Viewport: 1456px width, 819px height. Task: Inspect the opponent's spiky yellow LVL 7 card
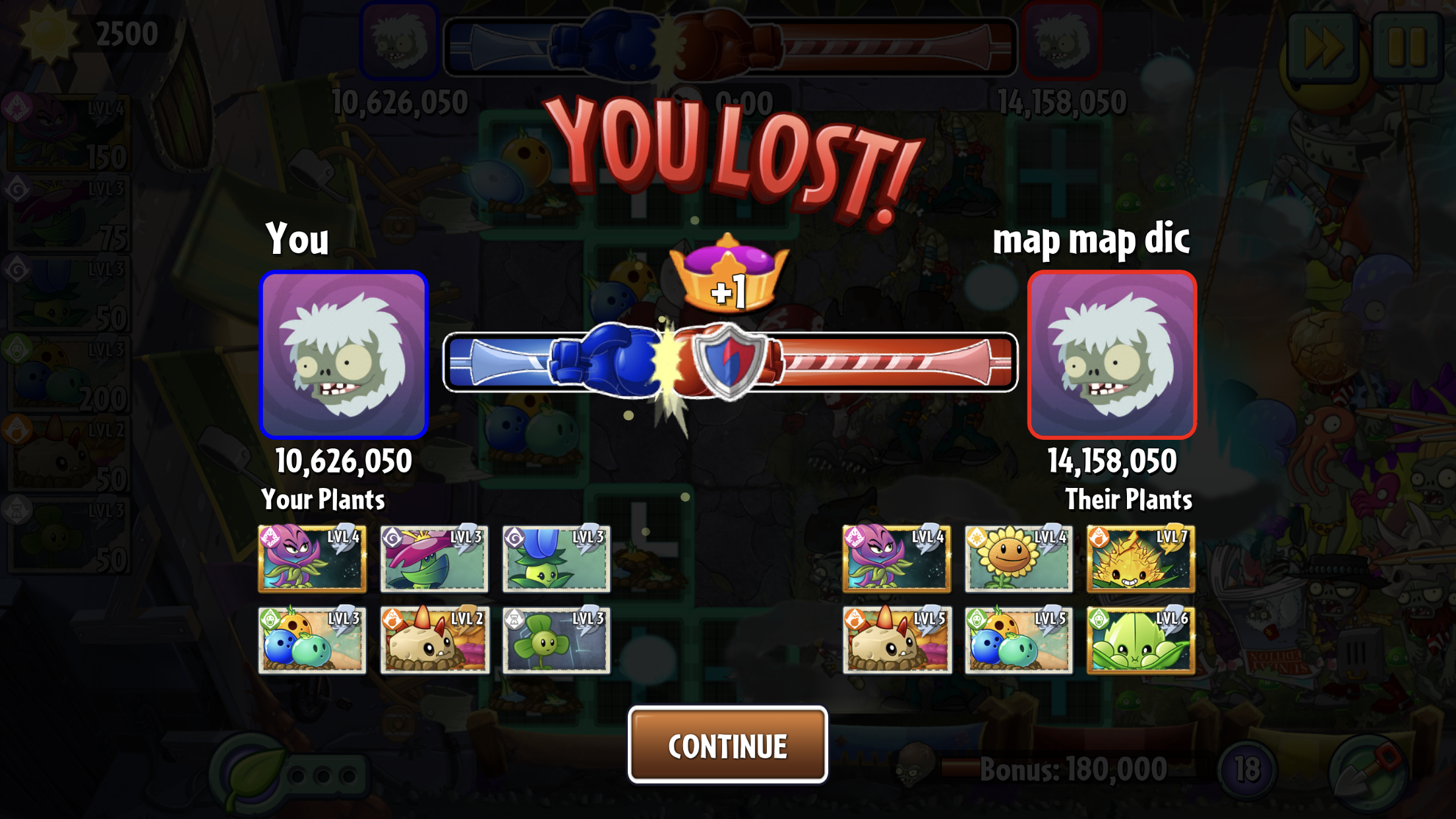pyautogui.click(x=1140, y=558)
